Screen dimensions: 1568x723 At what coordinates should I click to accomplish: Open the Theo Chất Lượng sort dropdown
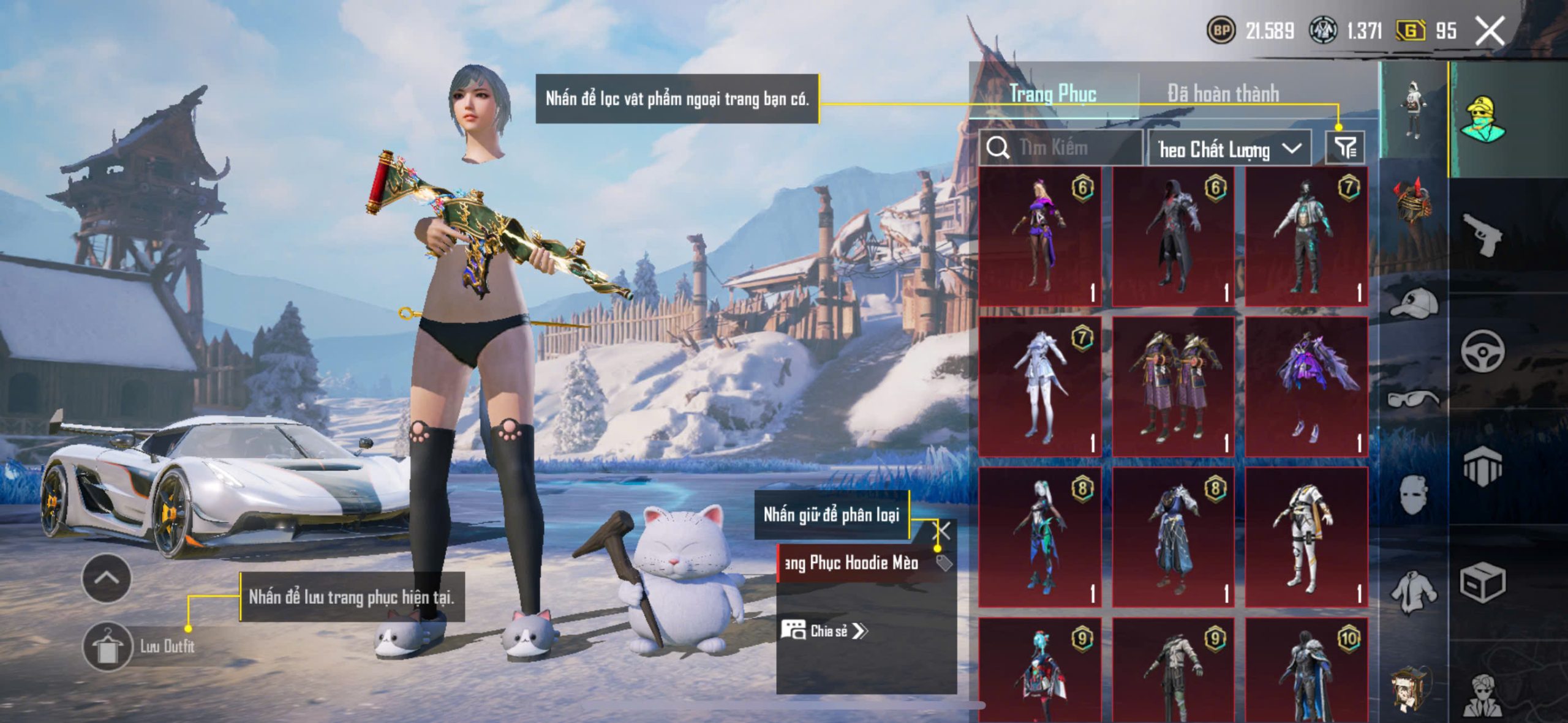coord(1229,149)
